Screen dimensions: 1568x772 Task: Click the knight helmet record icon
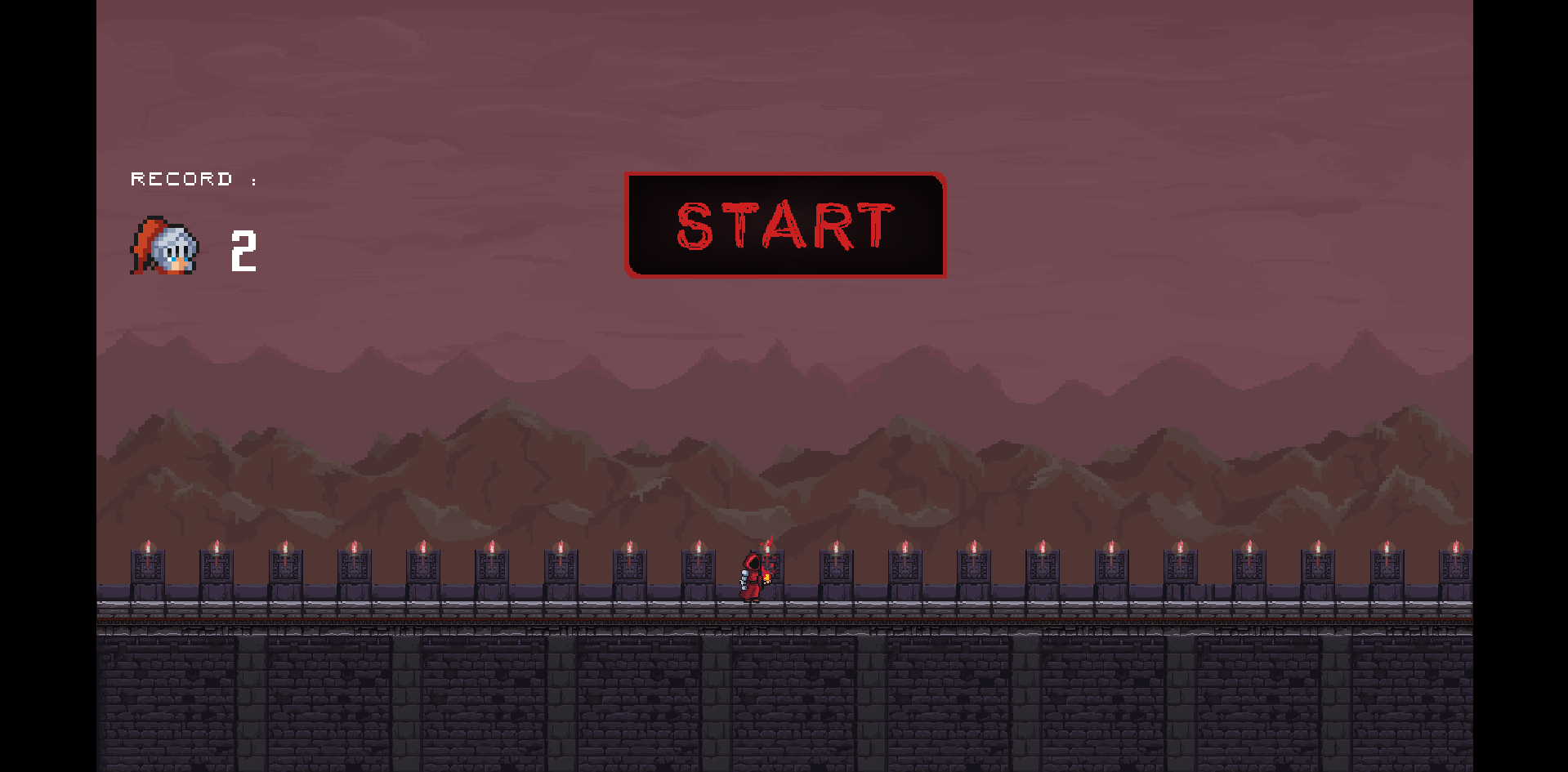pos(162,247)
